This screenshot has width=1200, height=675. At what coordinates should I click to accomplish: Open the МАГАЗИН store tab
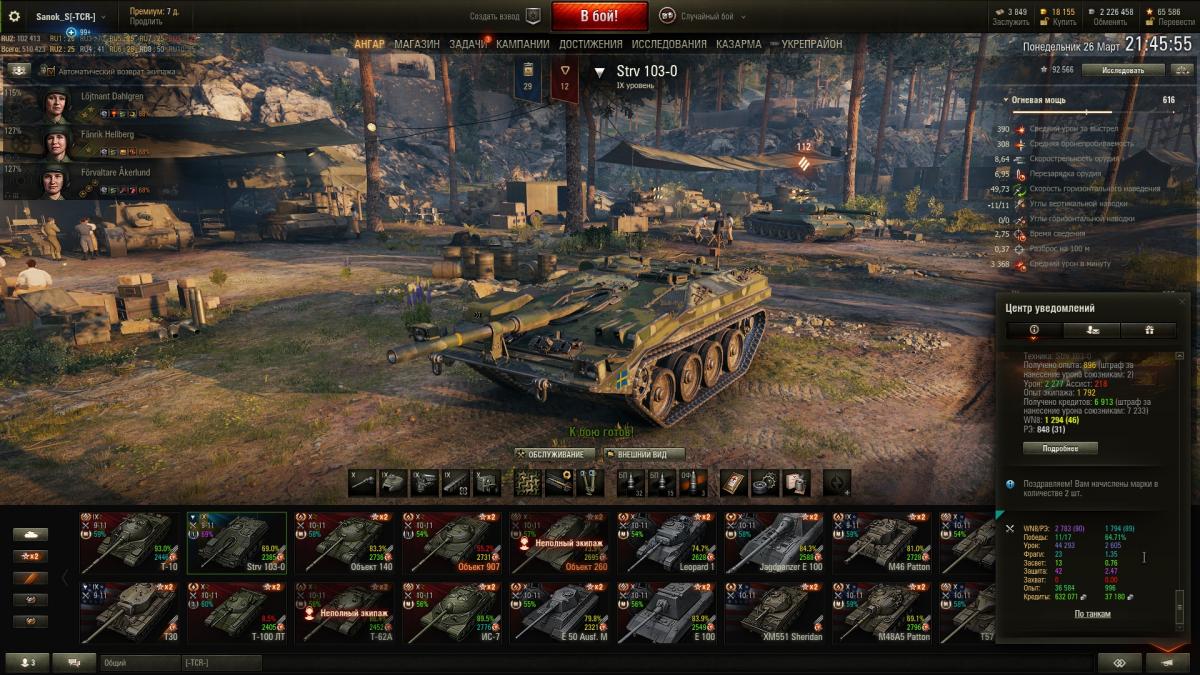point(416,44)
